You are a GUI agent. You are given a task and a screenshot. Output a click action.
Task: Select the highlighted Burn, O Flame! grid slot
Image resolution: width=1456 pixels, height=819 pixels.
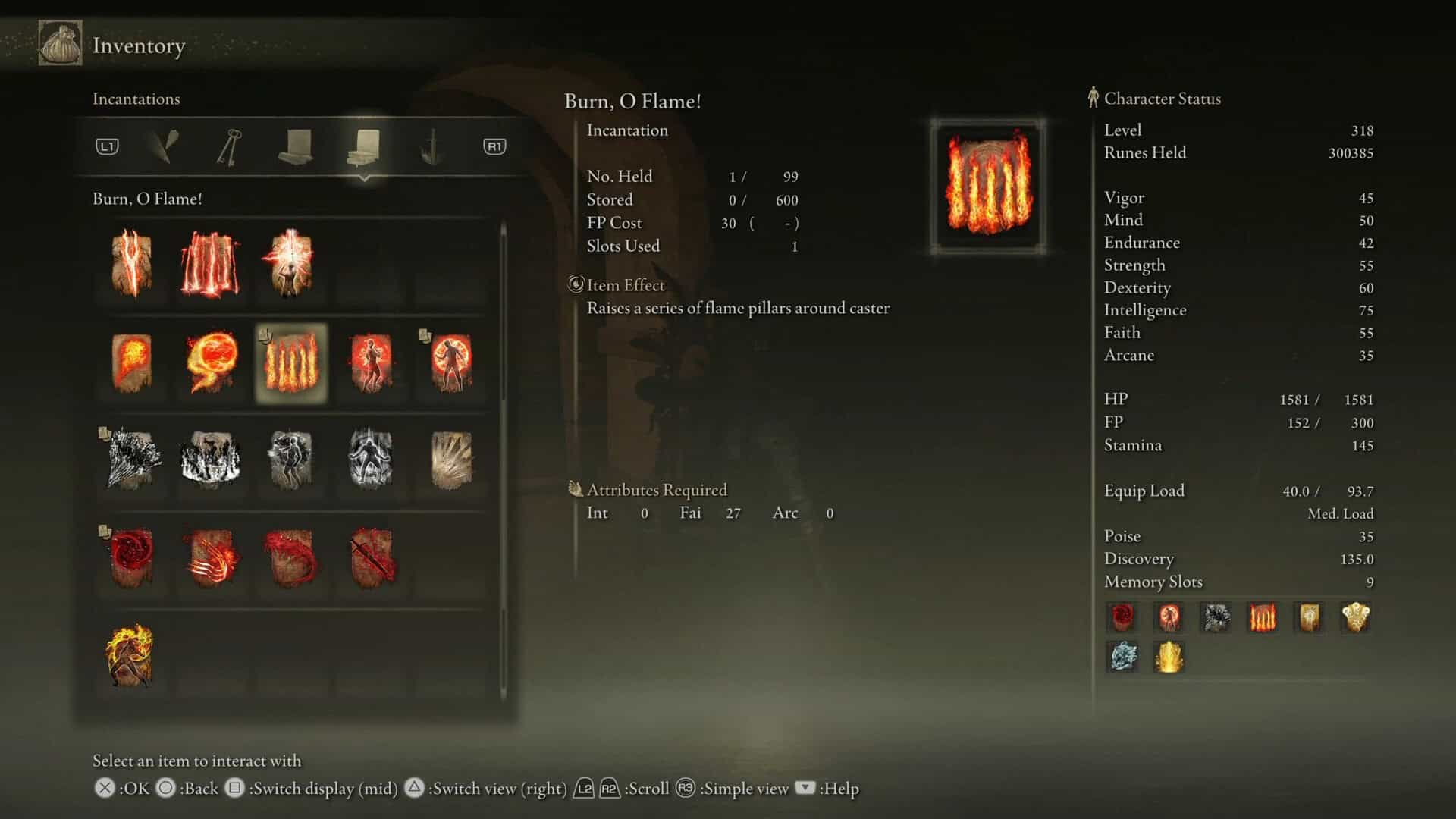[x=291, y=362]
